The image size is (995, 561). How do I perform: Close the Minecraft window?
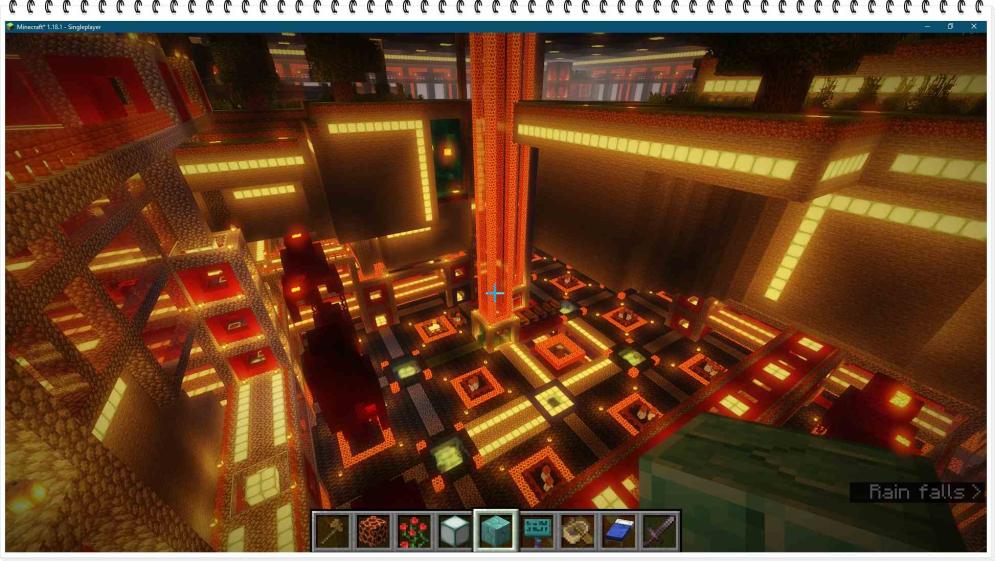[x=974, y=26]
